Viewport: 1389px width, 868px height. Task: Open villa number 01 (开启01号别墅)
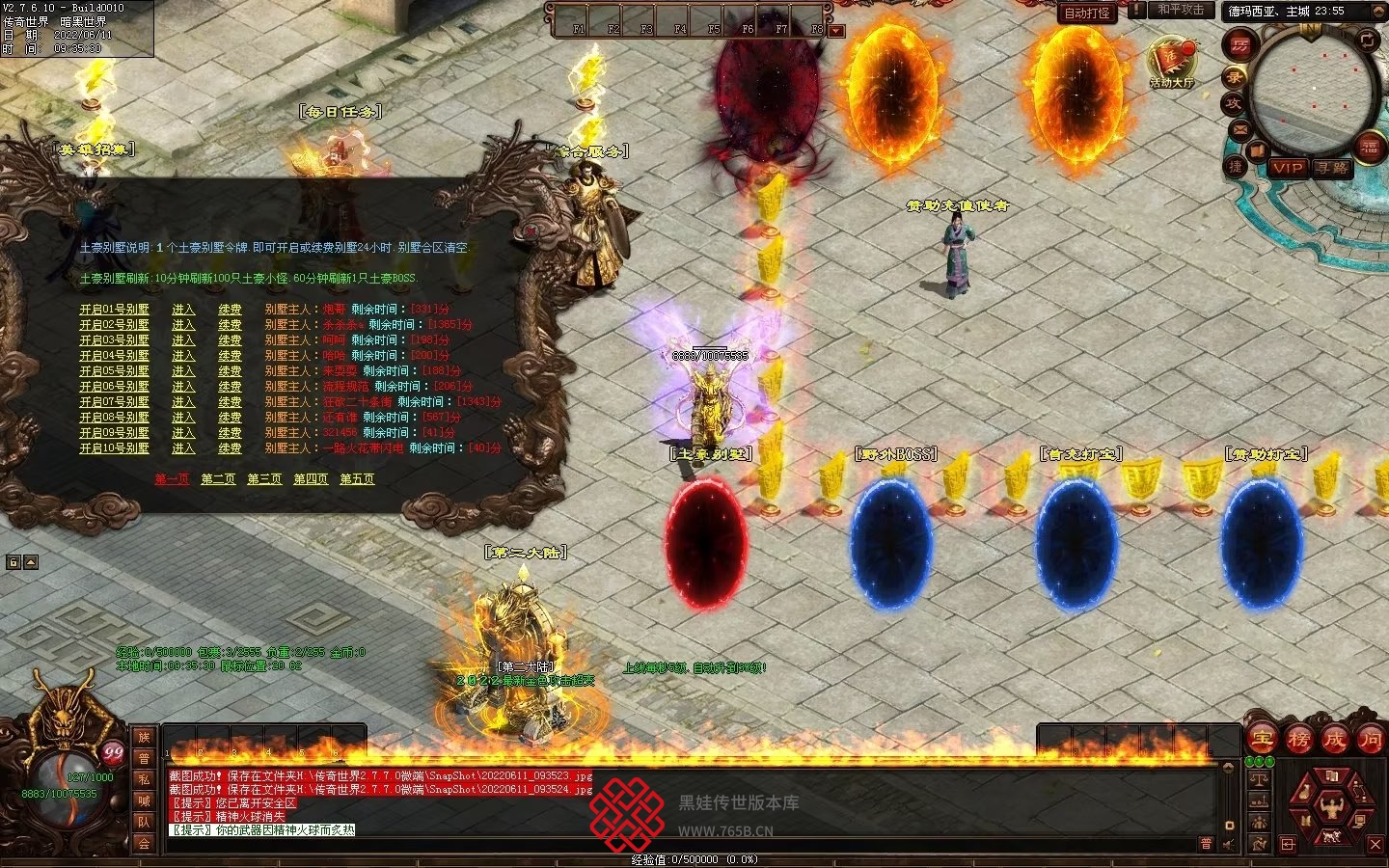[114, 310]
